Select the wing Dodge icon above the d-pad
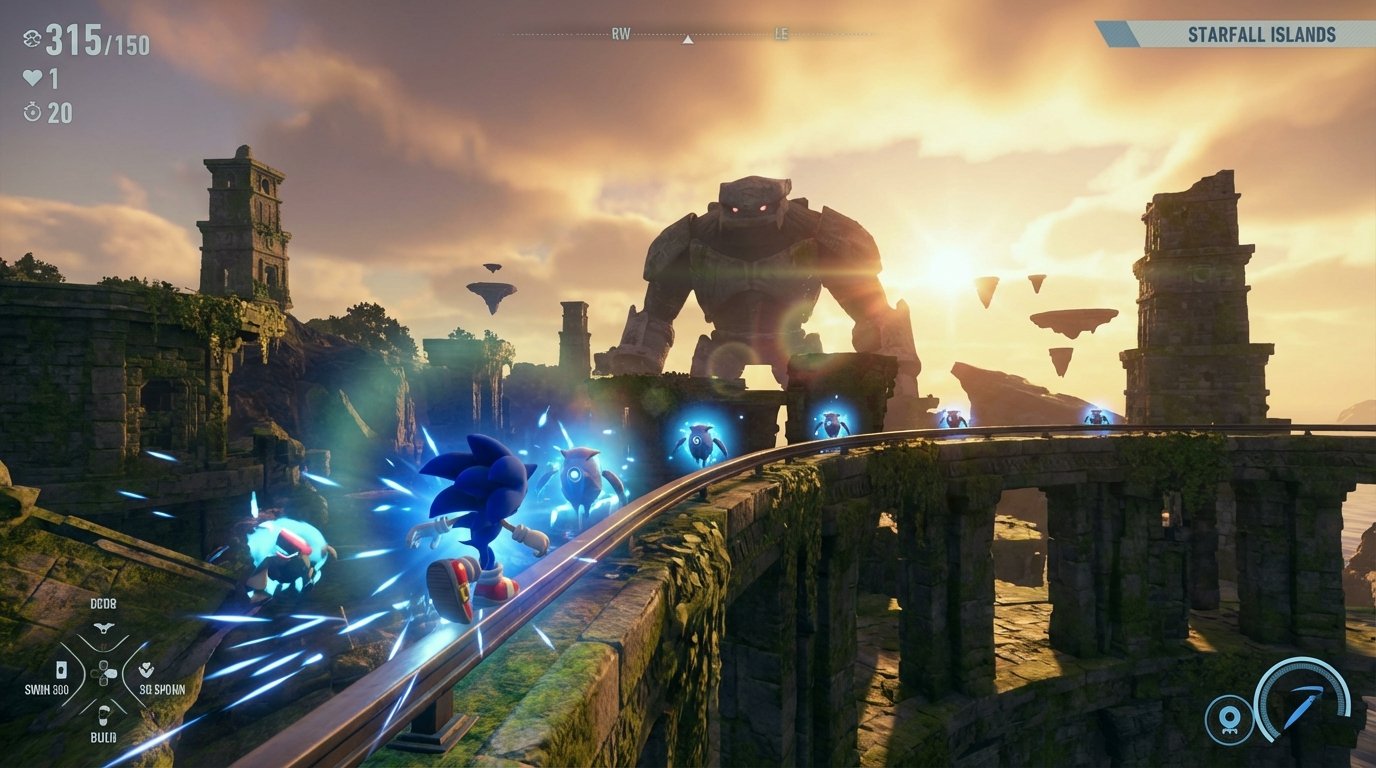The height and width of the screenshot is (768, 1376). (106, 626)
